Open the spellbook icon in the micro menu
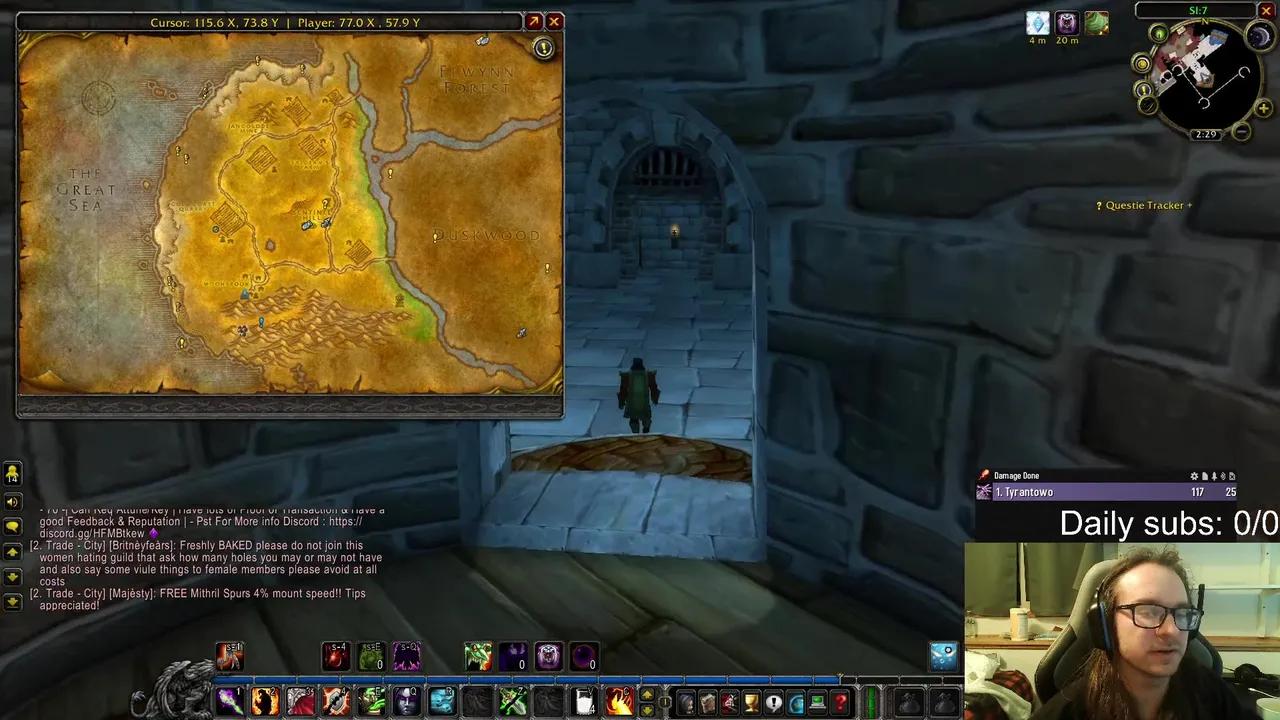The height and width of the screenshot is (720, 1280). point(708,702)
